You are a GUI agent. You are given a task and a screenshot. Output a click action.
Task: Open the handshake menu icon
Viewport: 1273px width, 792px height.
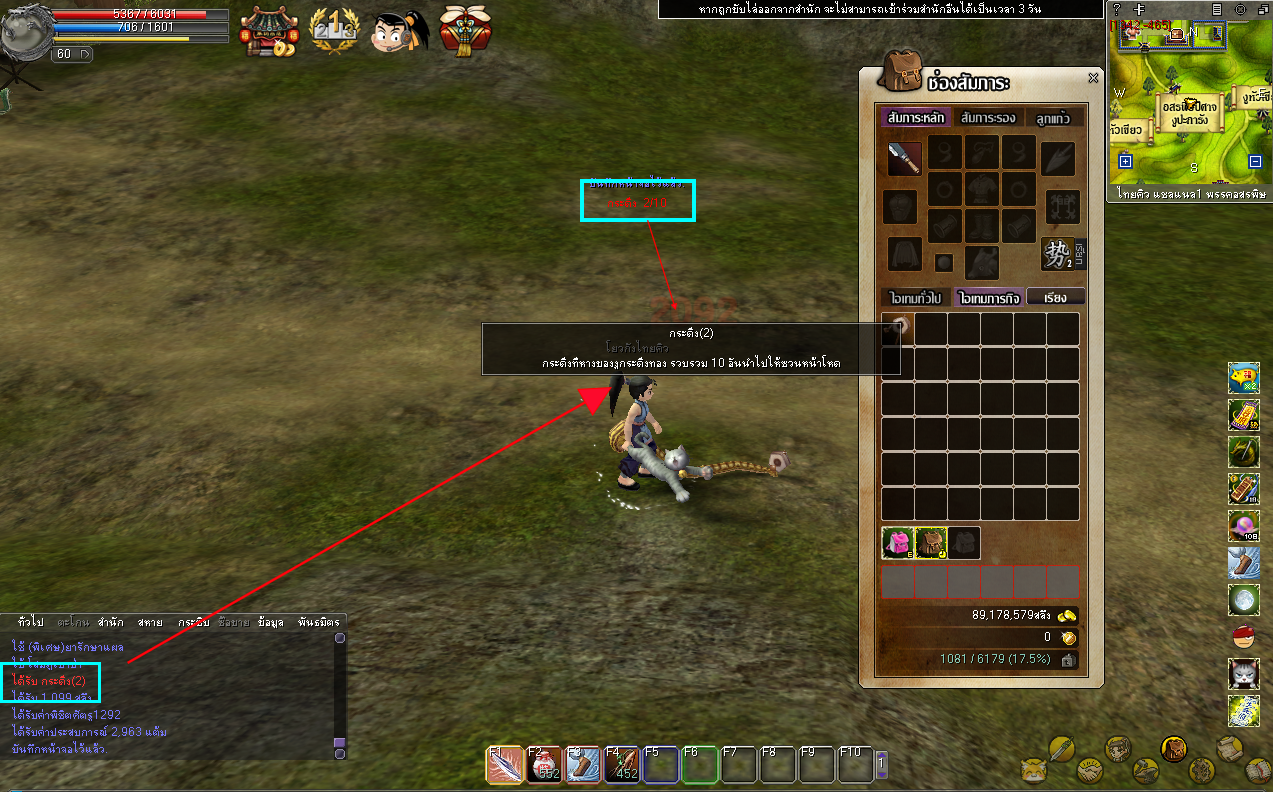coord(1088,771)
